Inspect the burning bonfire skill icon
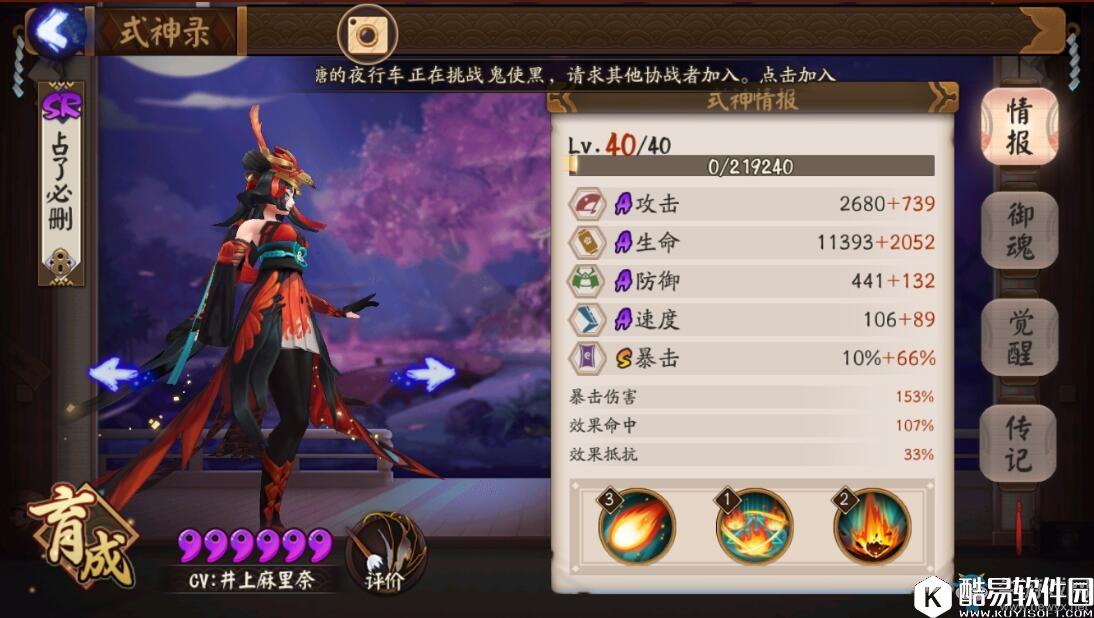1094x618 pixels. pyautogui.click(x=872, y=526)
